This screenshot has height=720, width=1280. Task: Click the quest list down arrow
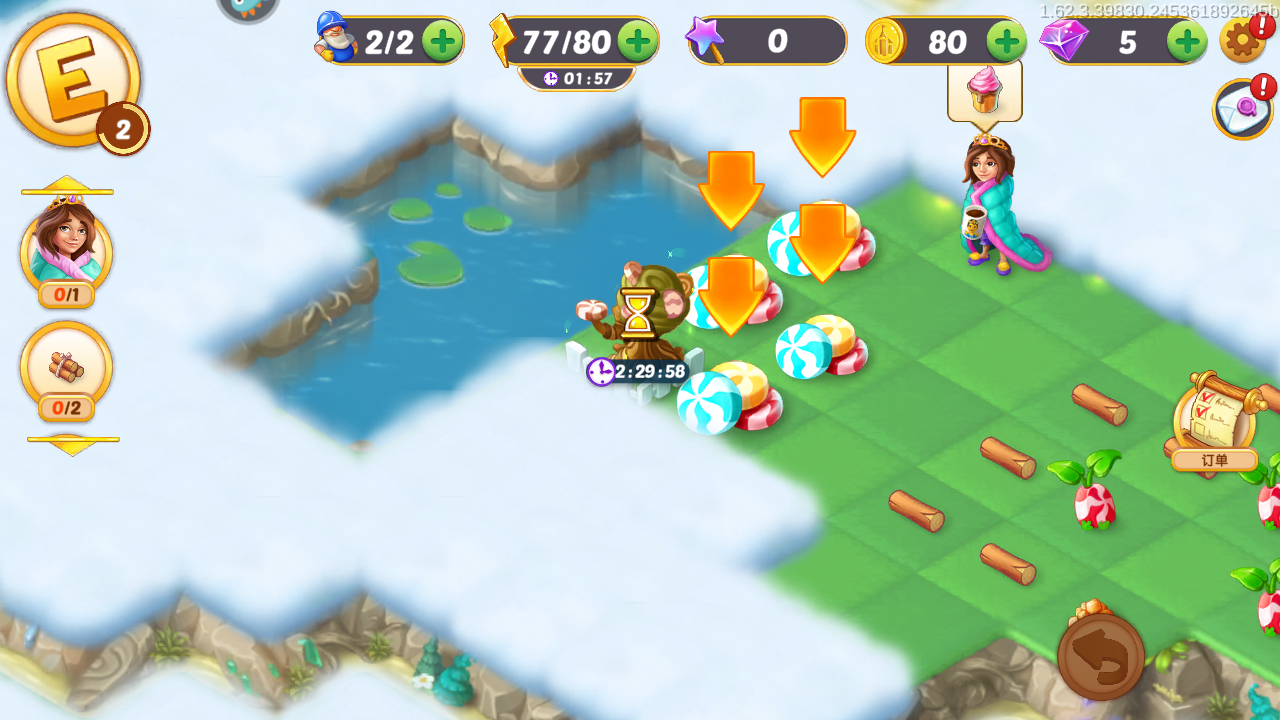point(72,444)
